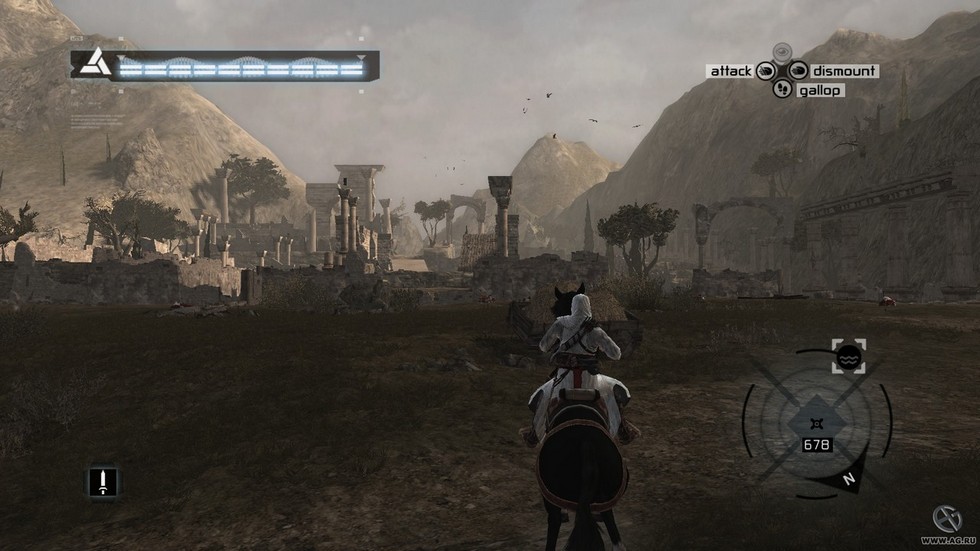
Task: Select the equipped weapon icon
Action: tap(102, 482)
